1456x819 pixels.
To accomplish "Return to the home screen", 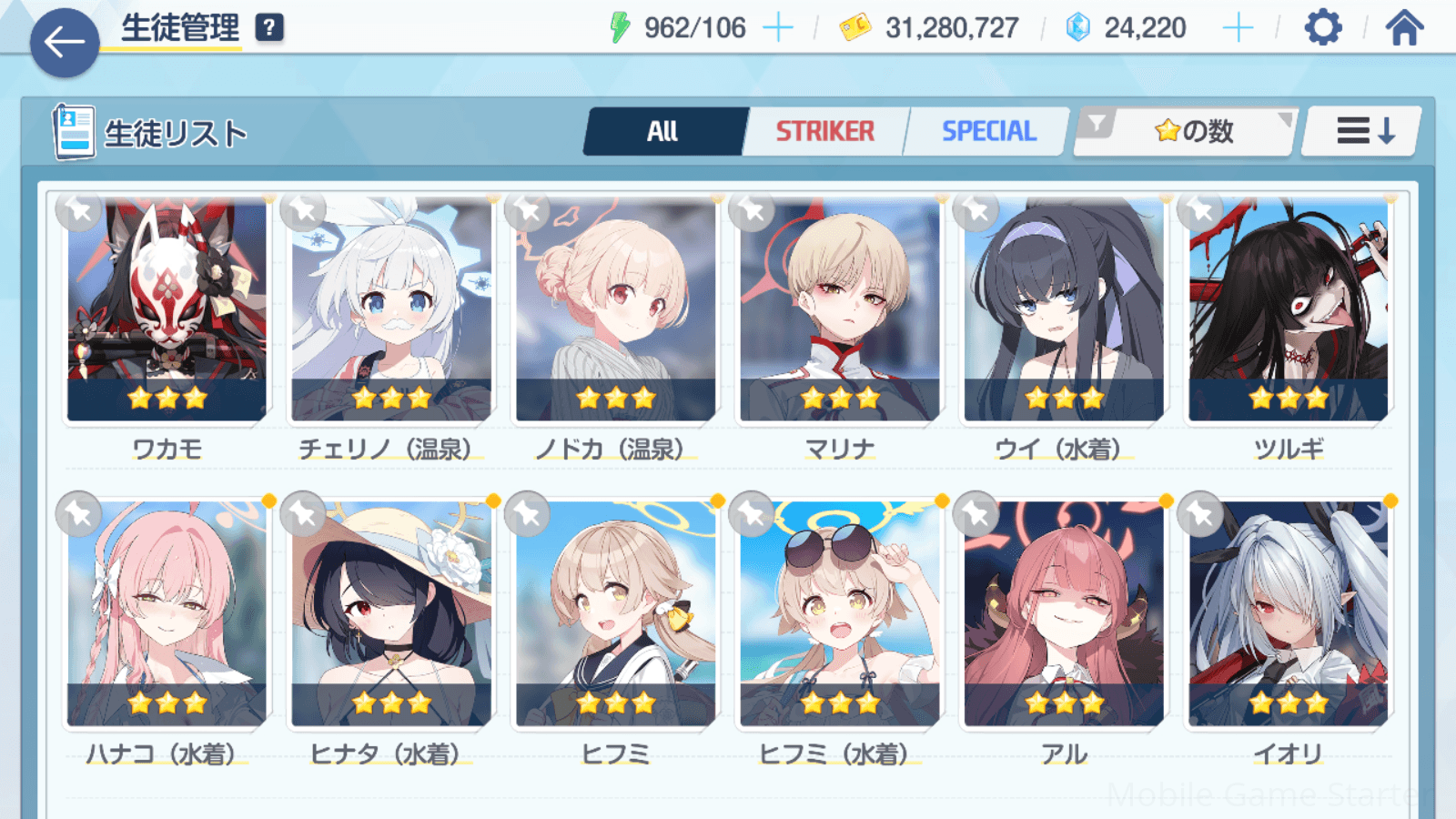I will coord(1404,28).
